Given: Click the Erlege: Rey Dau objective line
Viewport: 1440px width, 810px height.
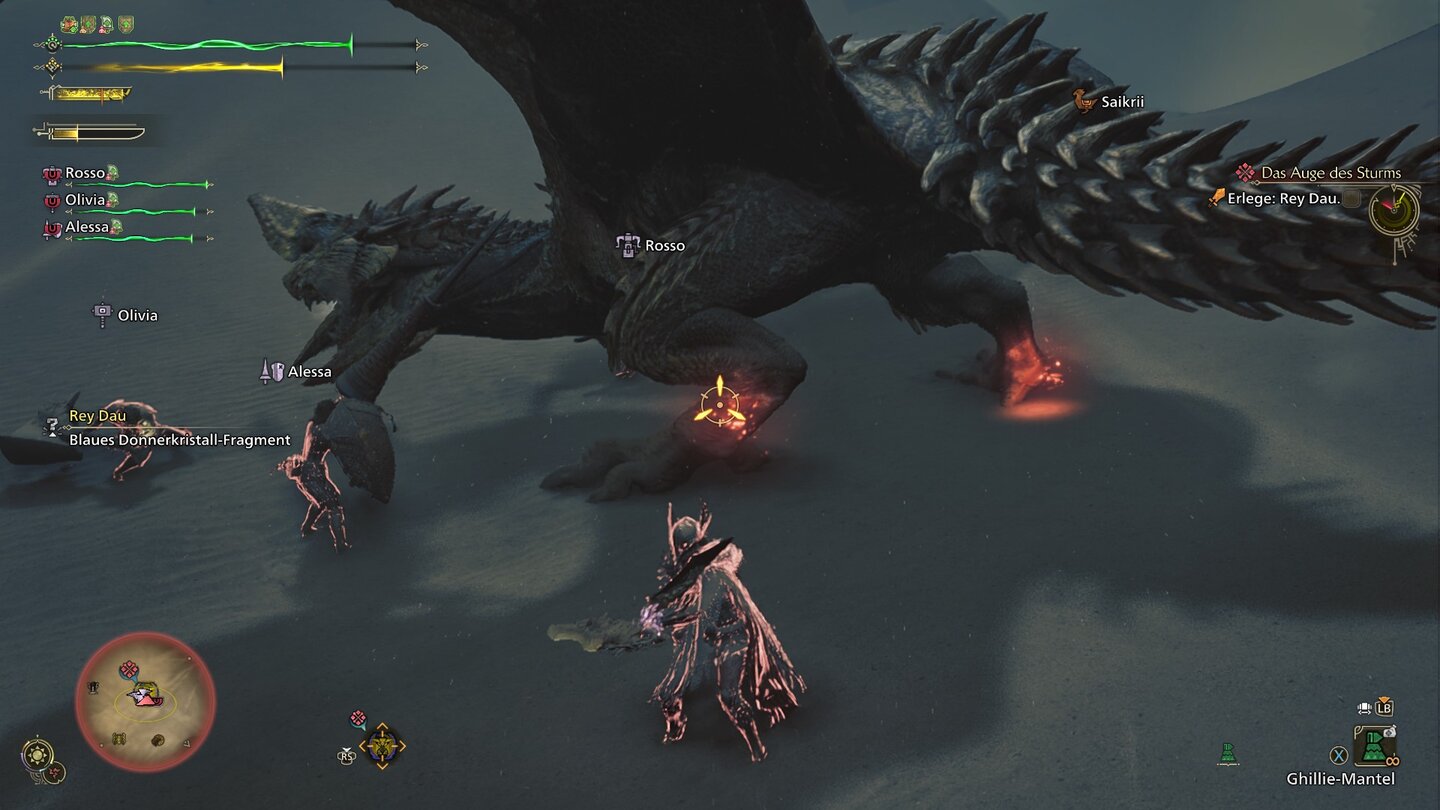Looking at the screenshot, I should pyautogui.click(x=1282, y=198).
